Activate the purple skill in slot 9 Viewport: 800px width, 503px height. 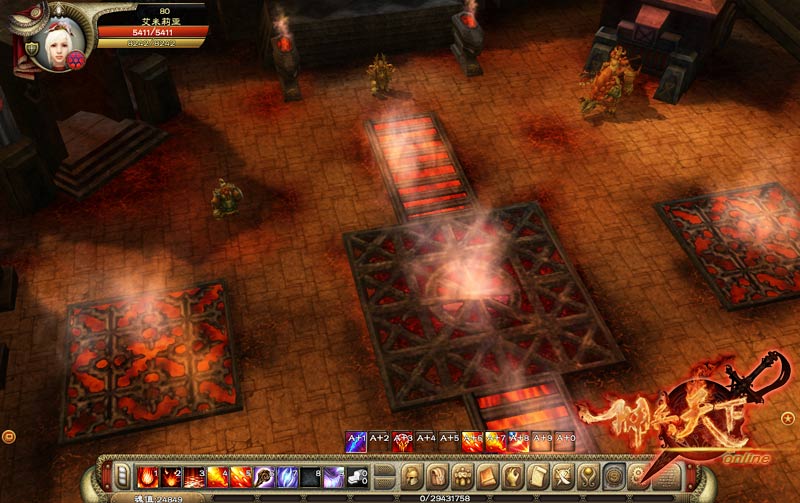[x=334, y=475]
